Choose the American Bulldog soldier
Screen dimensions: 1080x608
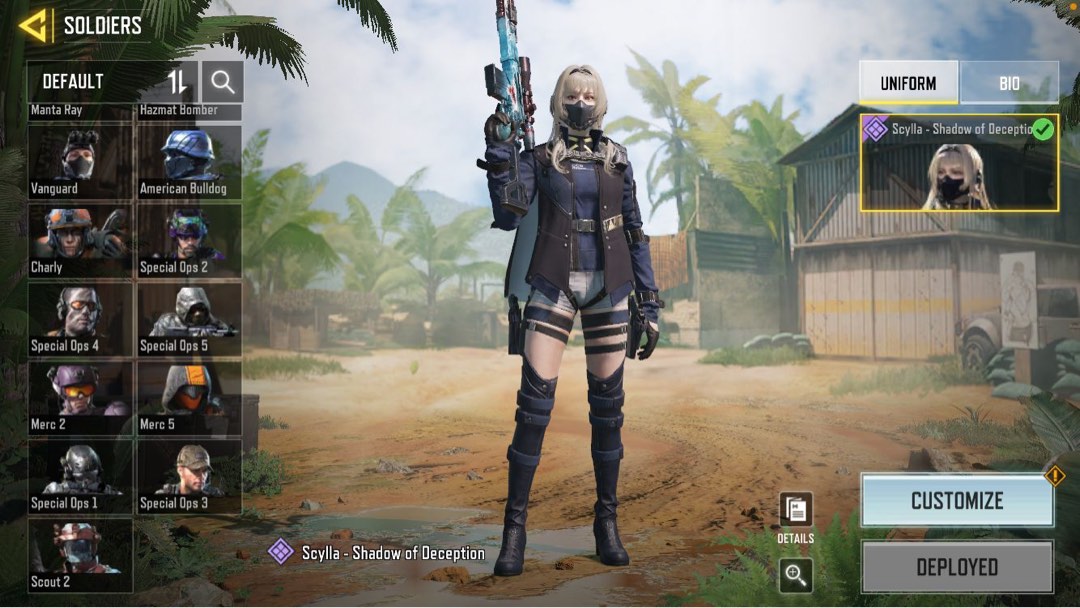click(x=189, y=161)
